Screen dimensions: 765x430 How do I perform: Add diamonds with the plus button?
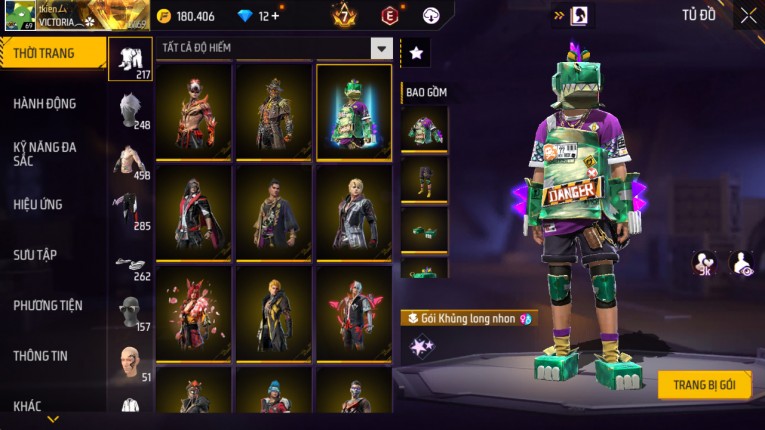pyautogui.click(x=275, y=17)
